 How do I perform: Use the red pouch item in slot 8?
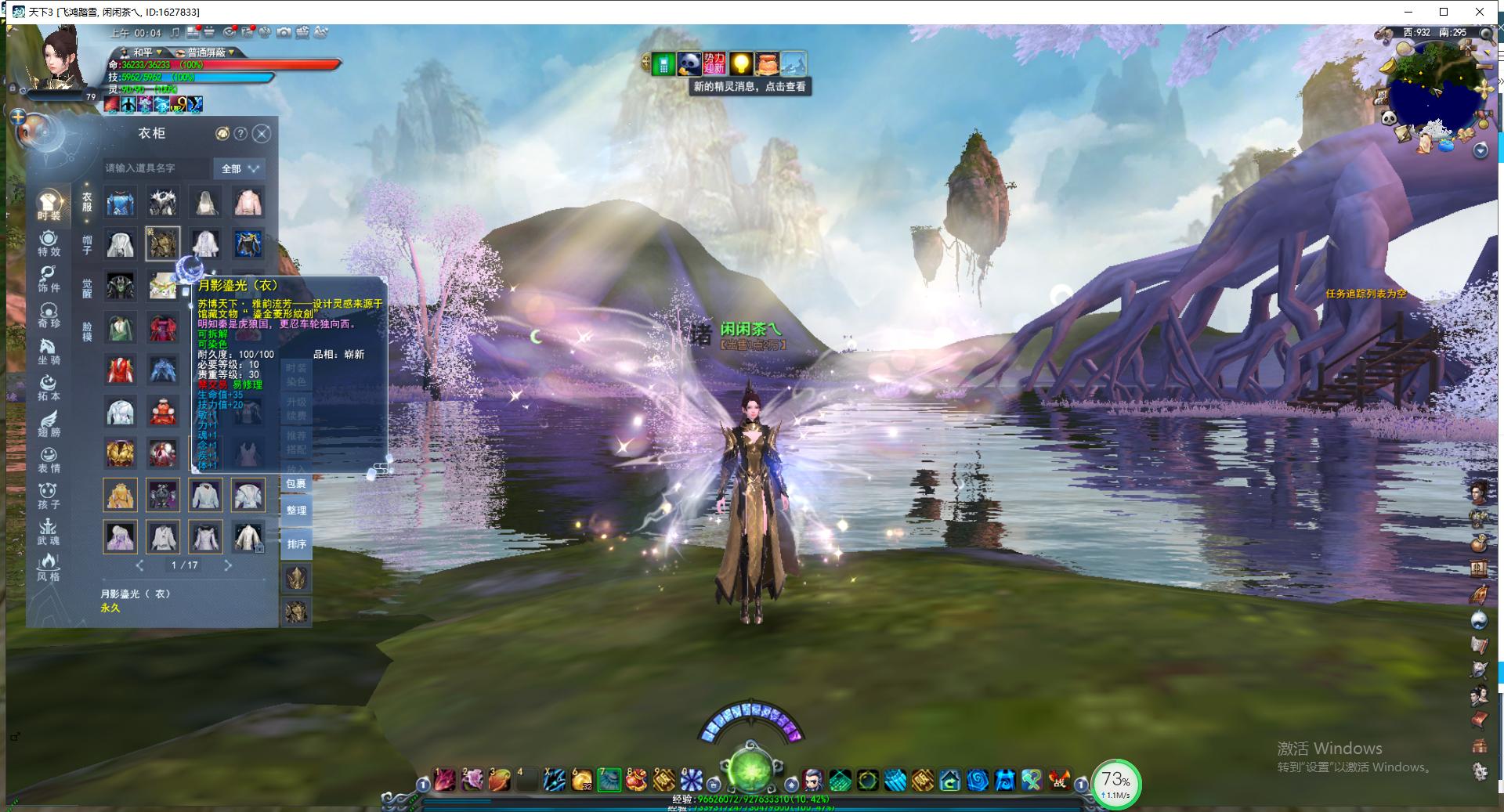pos(636,779)
